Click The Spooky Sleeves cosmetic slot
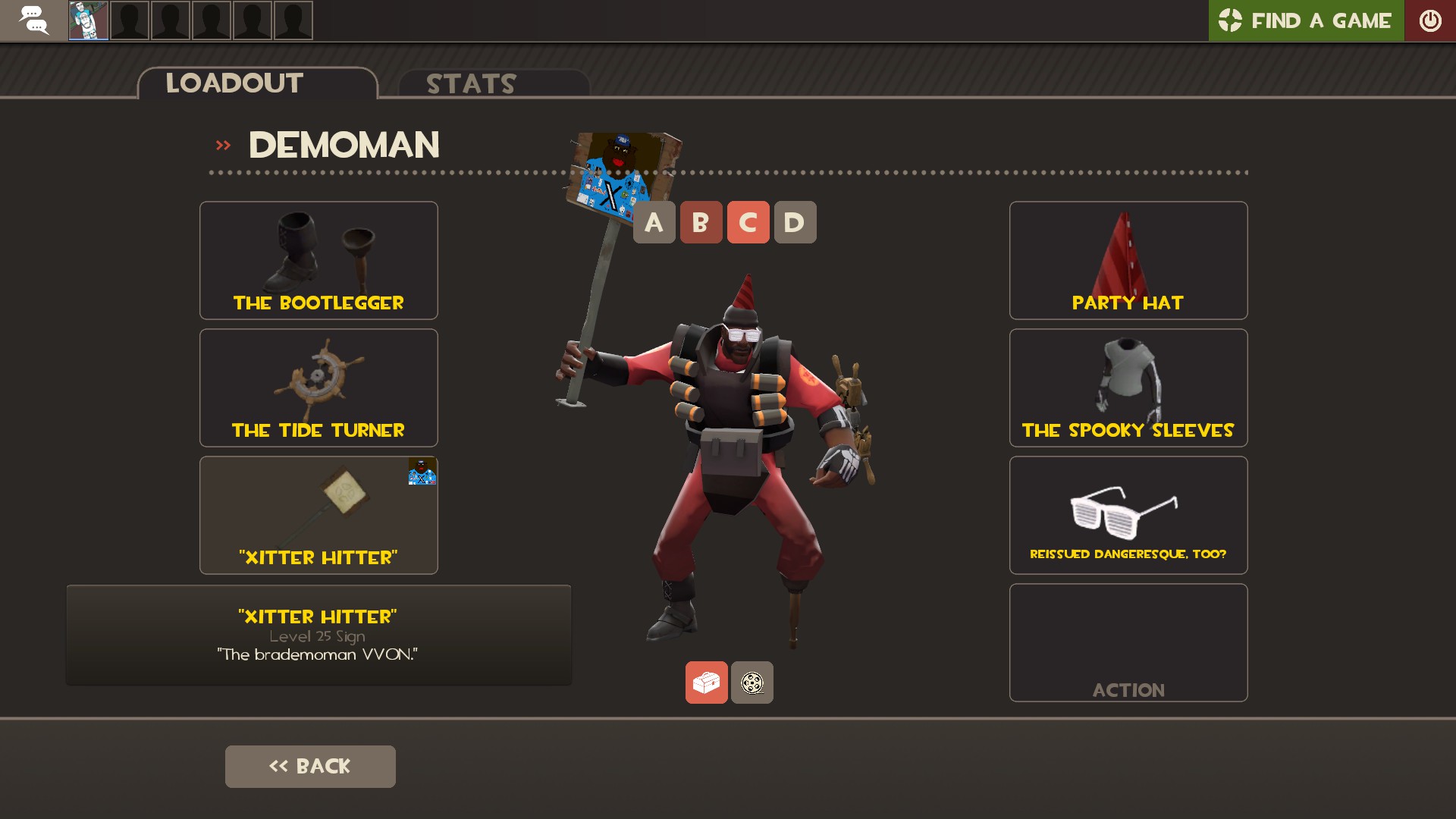This screenshot has height=819, width=1456. (1128, 388)
